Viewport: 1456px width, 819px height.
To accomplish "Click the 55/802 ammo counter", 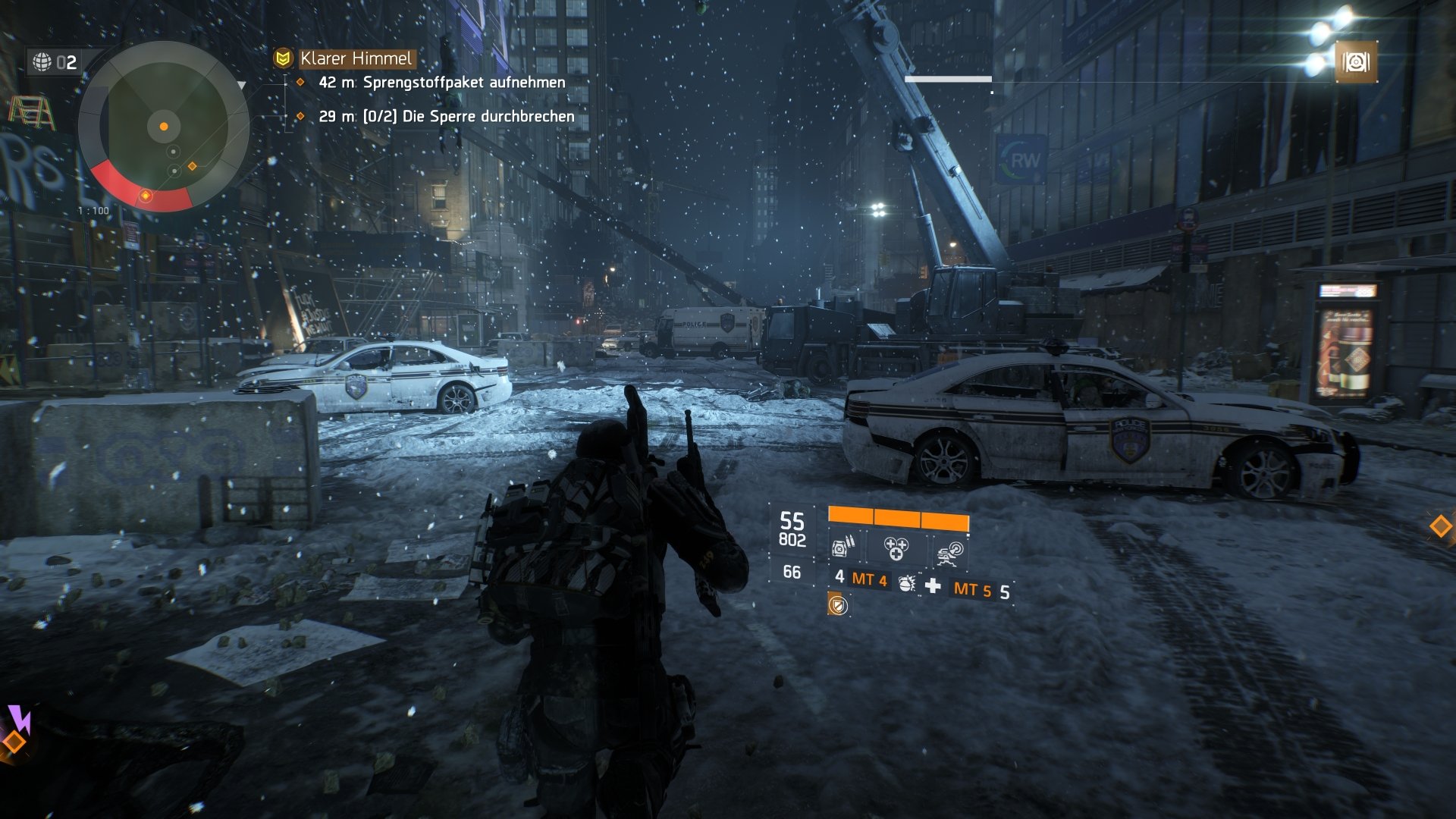I will click(x=792, y=527).
